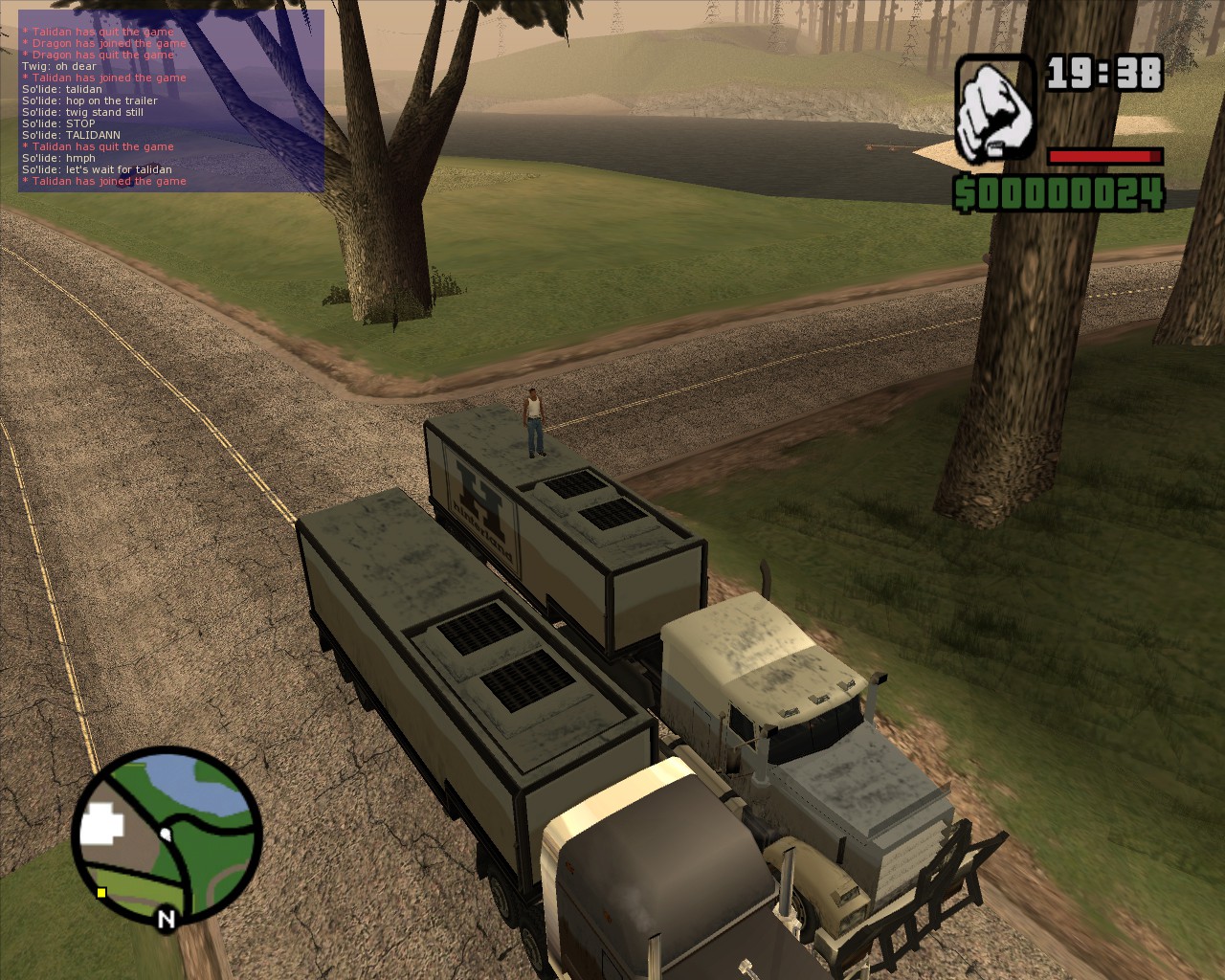Focus the multiplayer chat log box
Screen dimensions: 1225x980
171,100
